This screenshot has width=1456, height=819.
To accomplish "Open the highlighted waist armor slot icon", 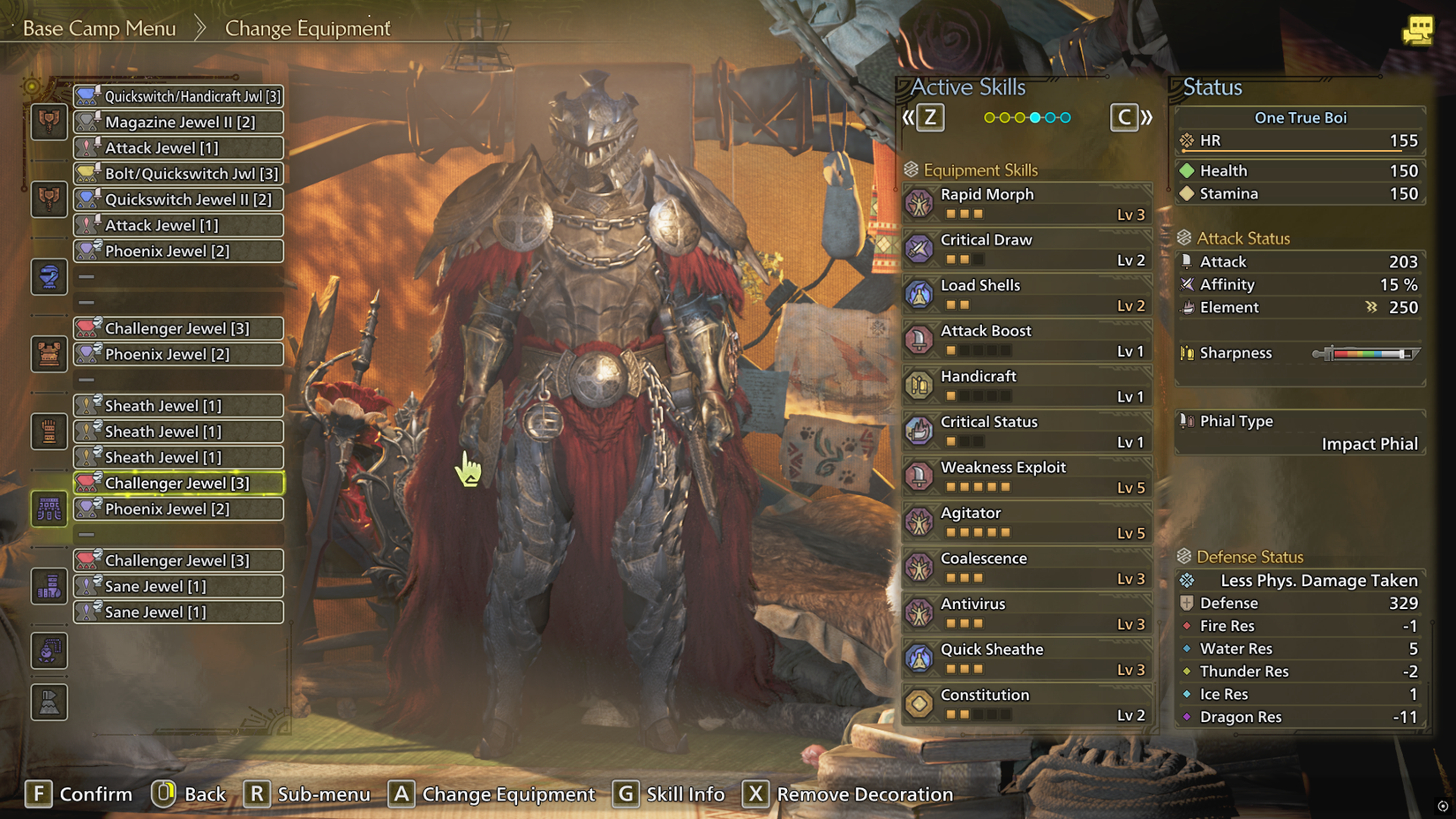I will tap(49, 509).
